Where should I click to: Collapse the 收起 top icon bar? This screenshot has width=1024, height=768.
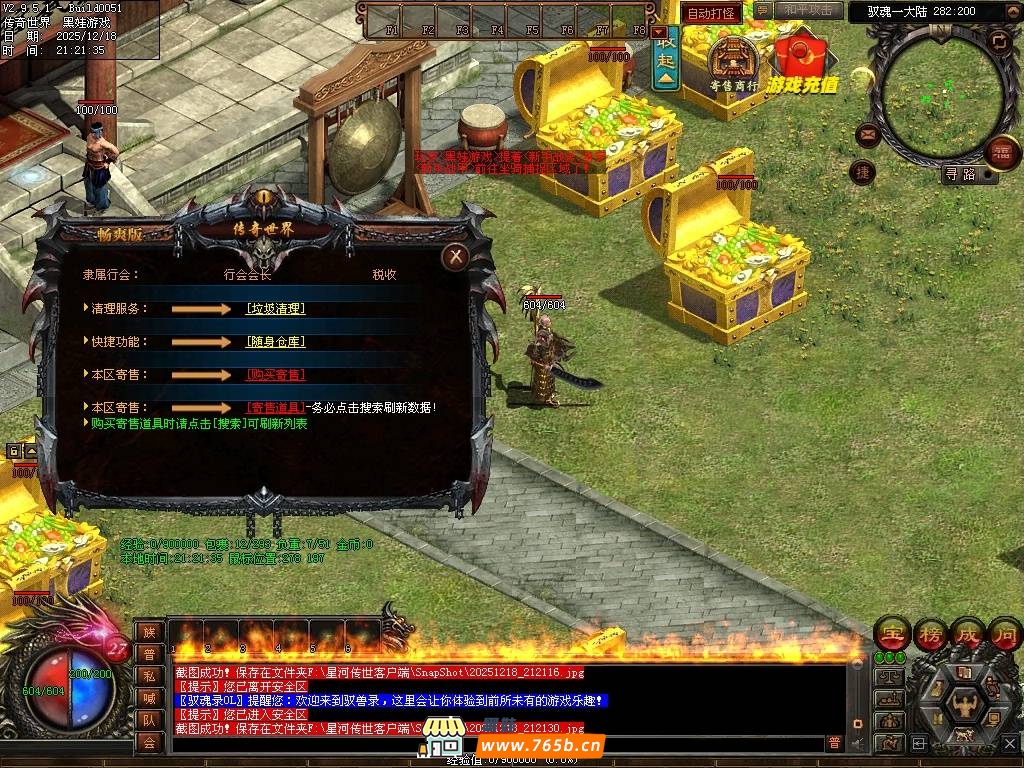click(666, 53)
